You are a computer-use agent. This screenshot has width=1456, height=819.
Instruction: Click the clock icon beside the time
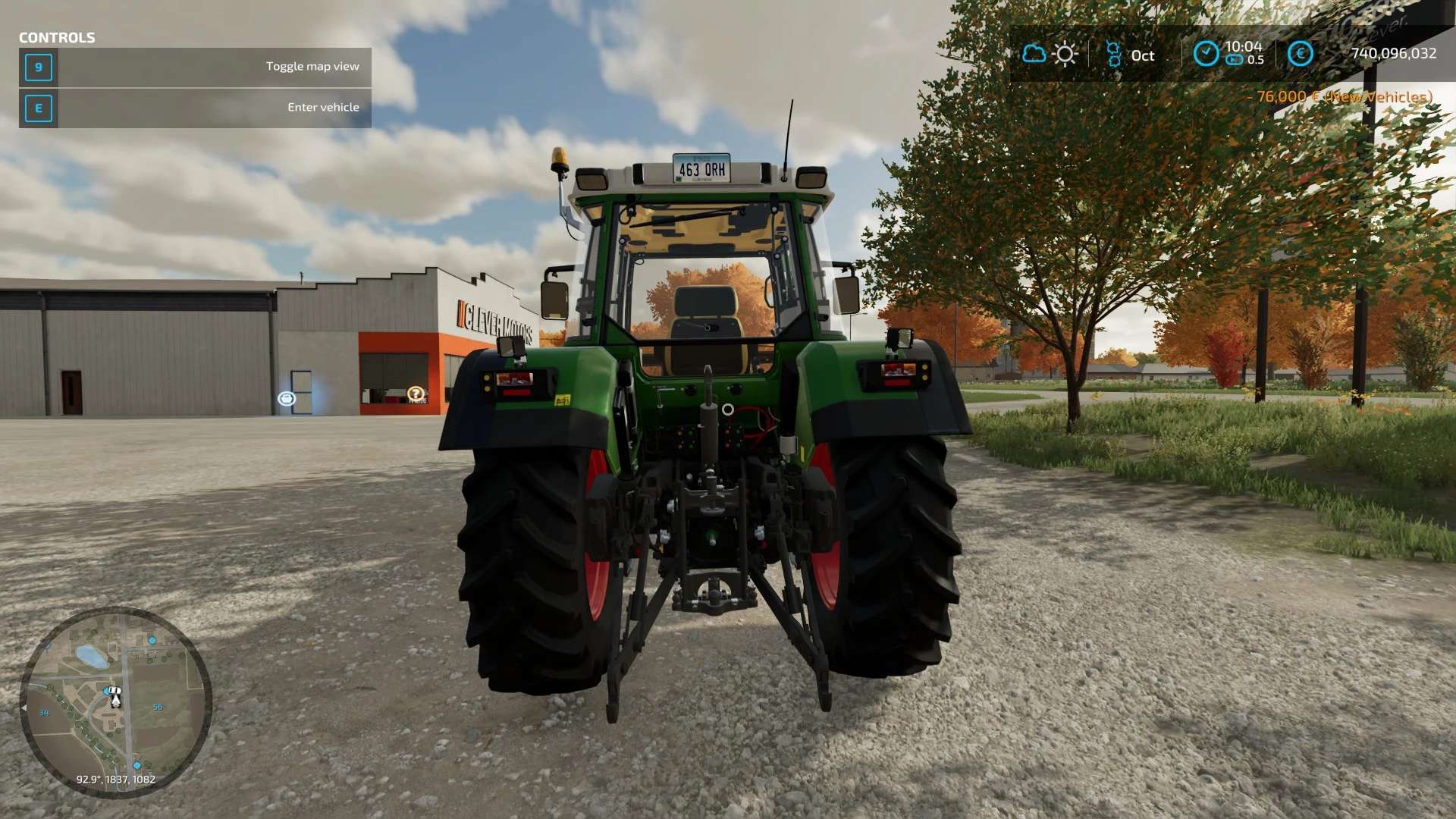1206,53
